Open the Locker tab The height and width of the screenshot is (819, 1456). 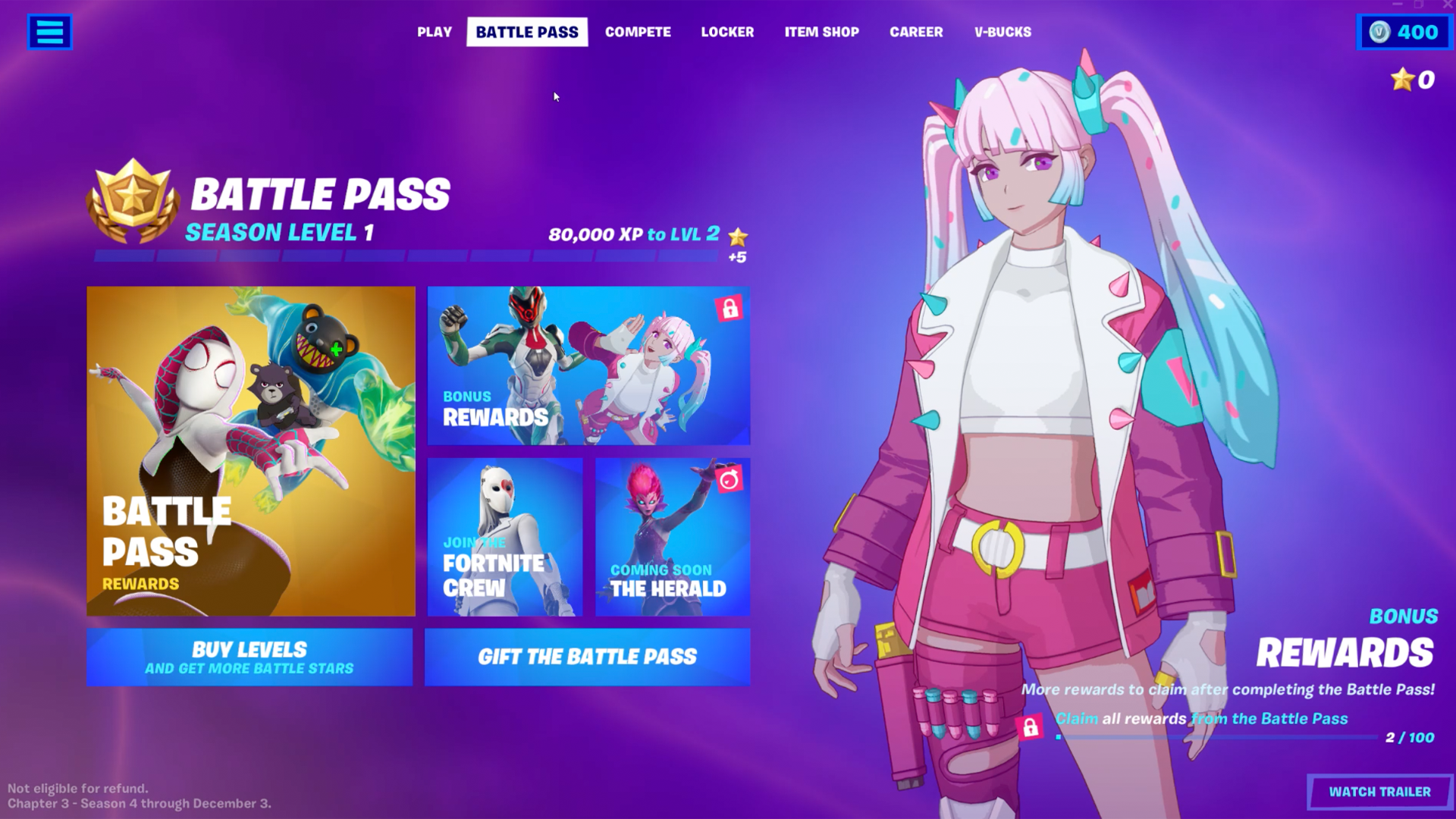[x=727, y=32]
